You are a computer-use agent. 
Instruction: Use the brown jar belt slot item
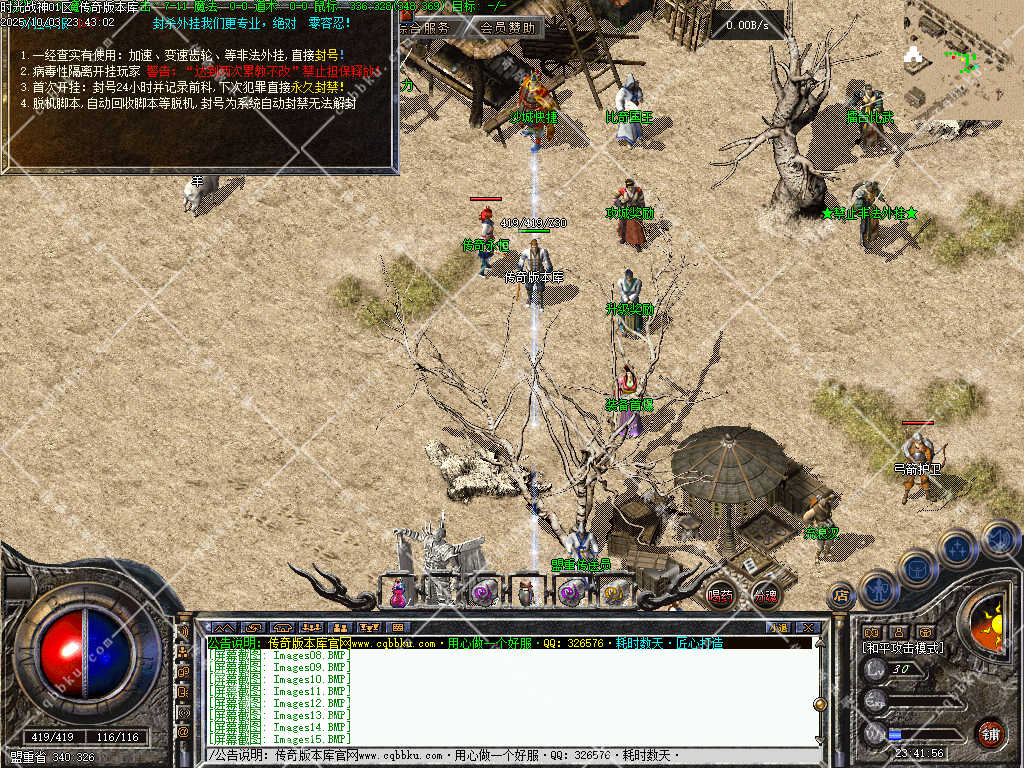527,592
